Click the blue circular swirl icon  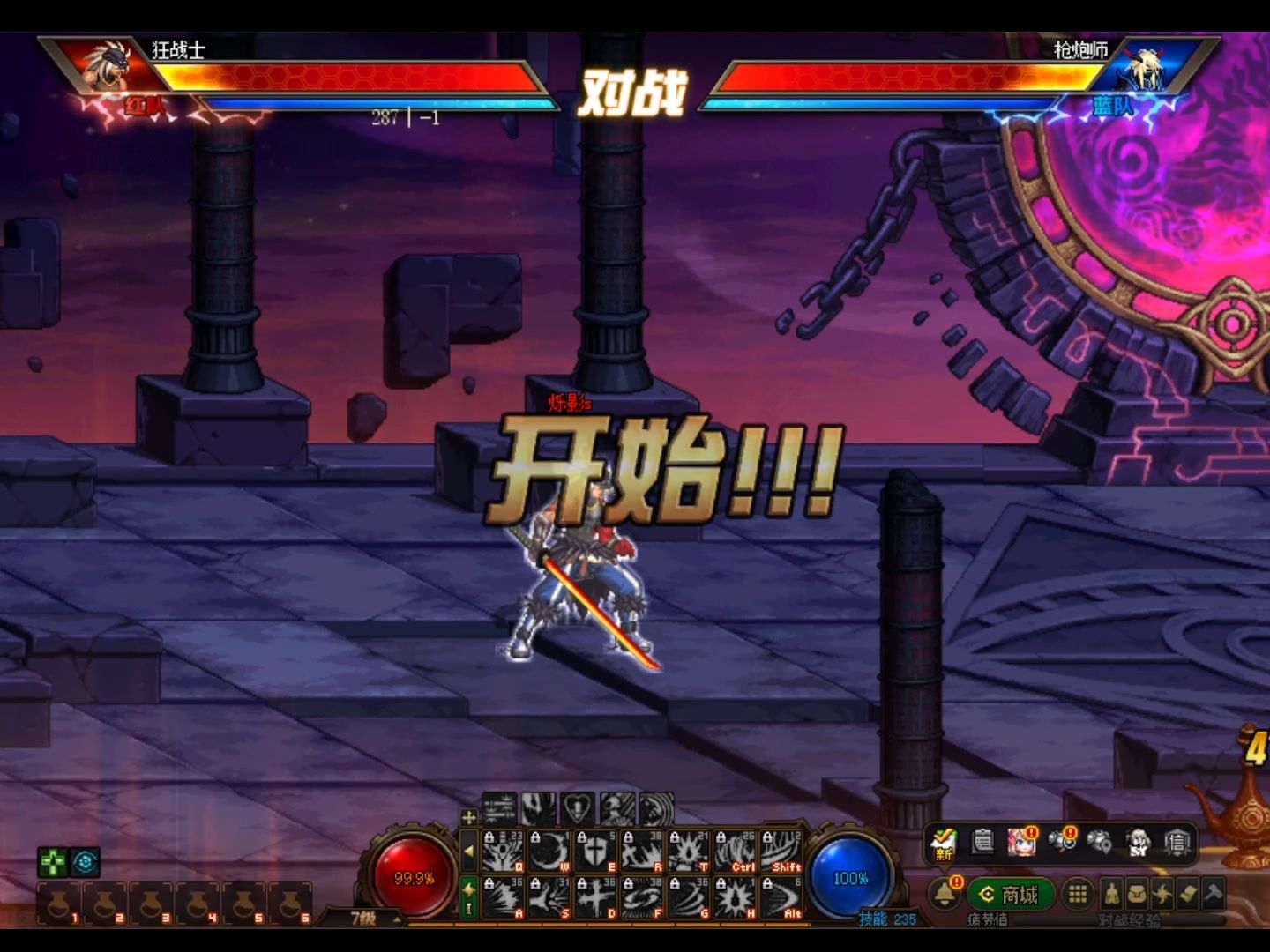point(86,861)
